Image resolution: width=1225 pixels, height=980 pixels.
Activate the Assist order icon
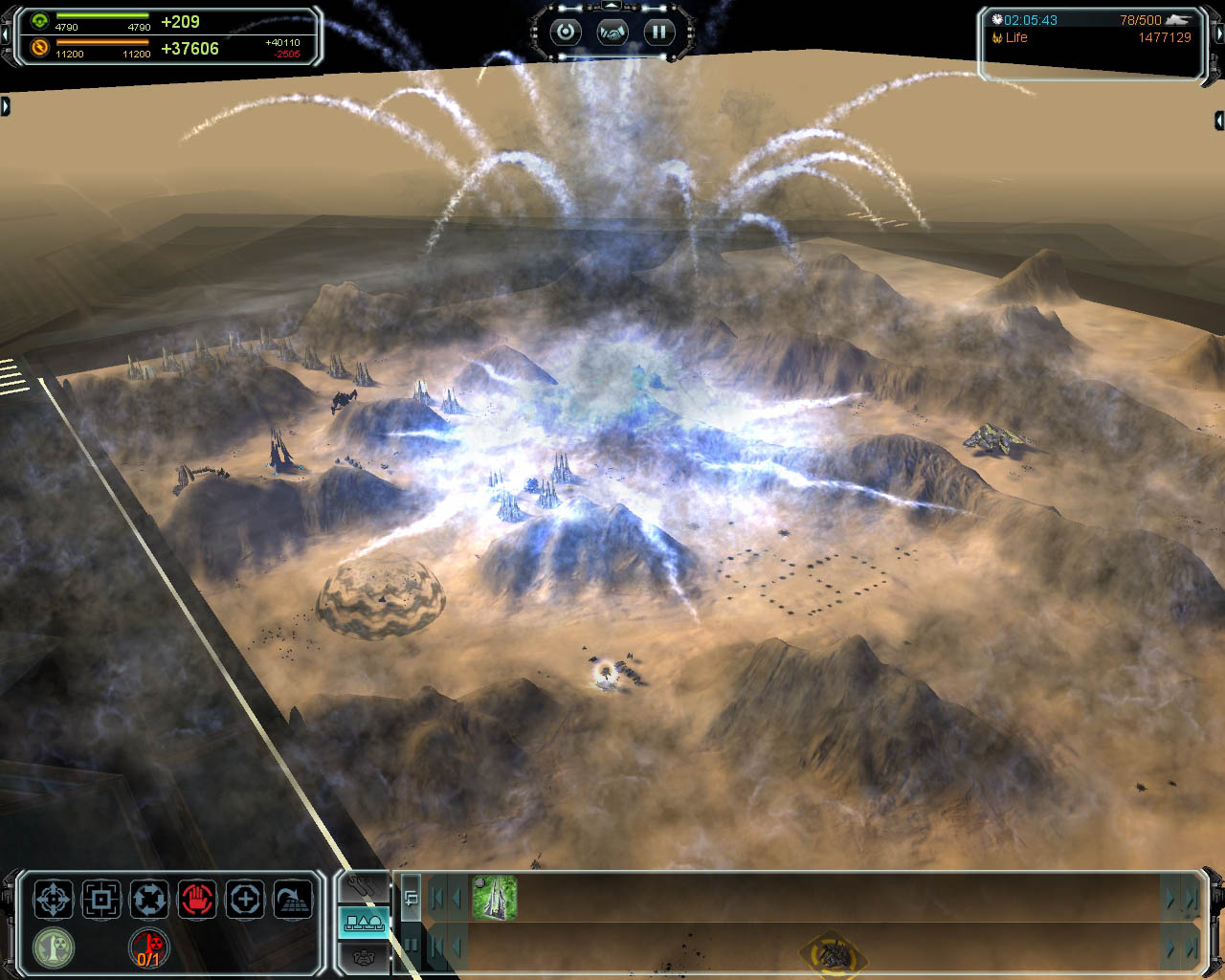coord(245,900)
